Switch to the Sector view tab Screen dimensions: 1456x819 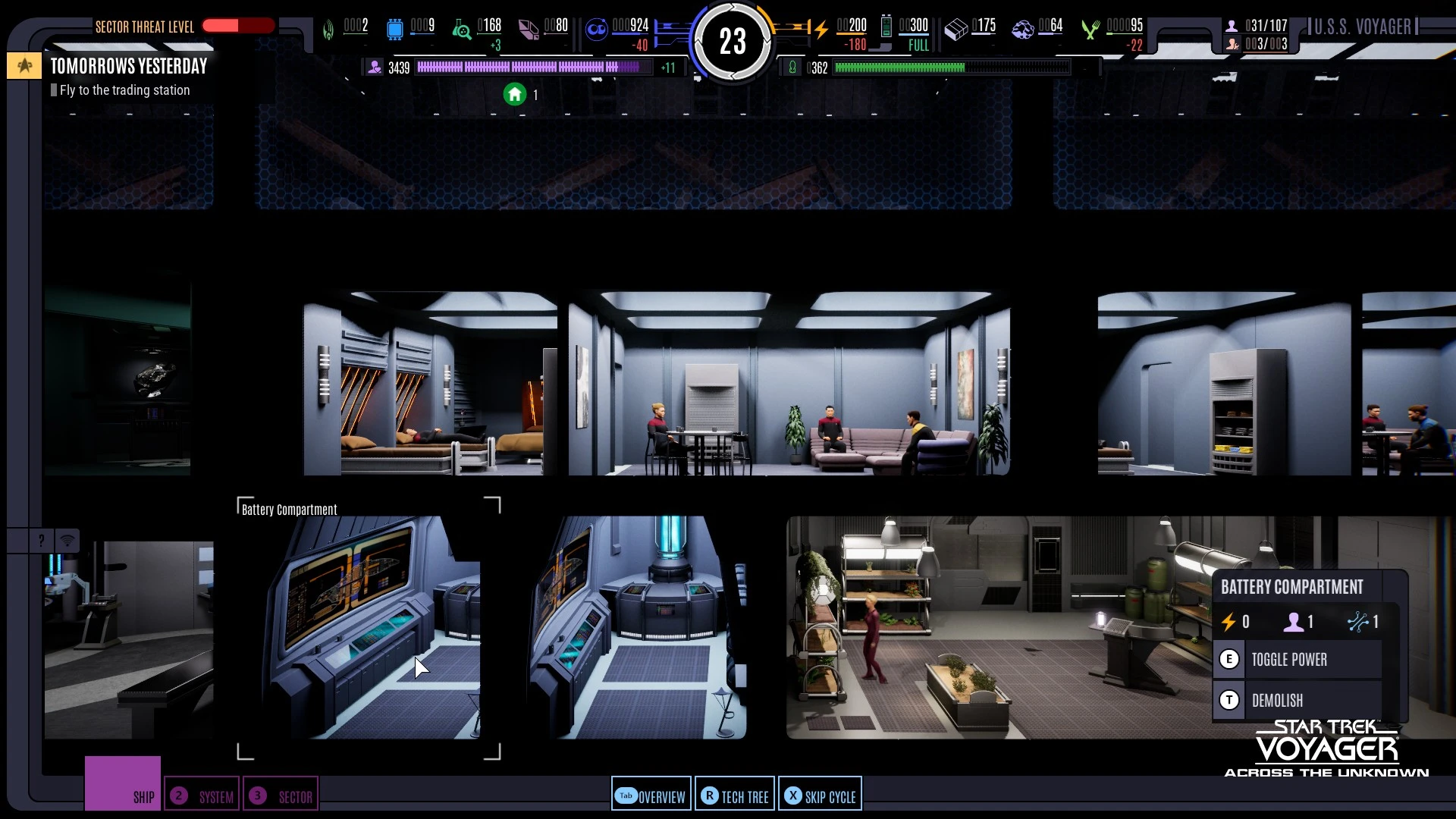click(281, 795)
